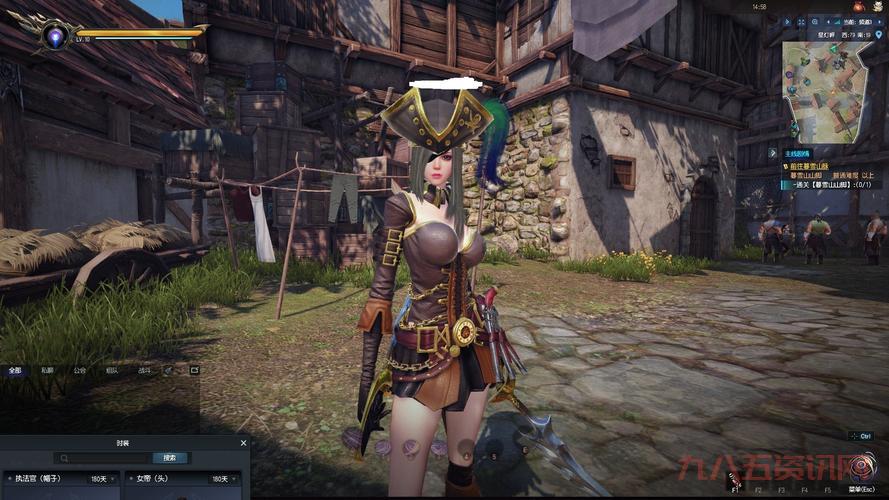Switch chat to the 公会 tab
889x500 pixels.
click(x=80, y=369)
